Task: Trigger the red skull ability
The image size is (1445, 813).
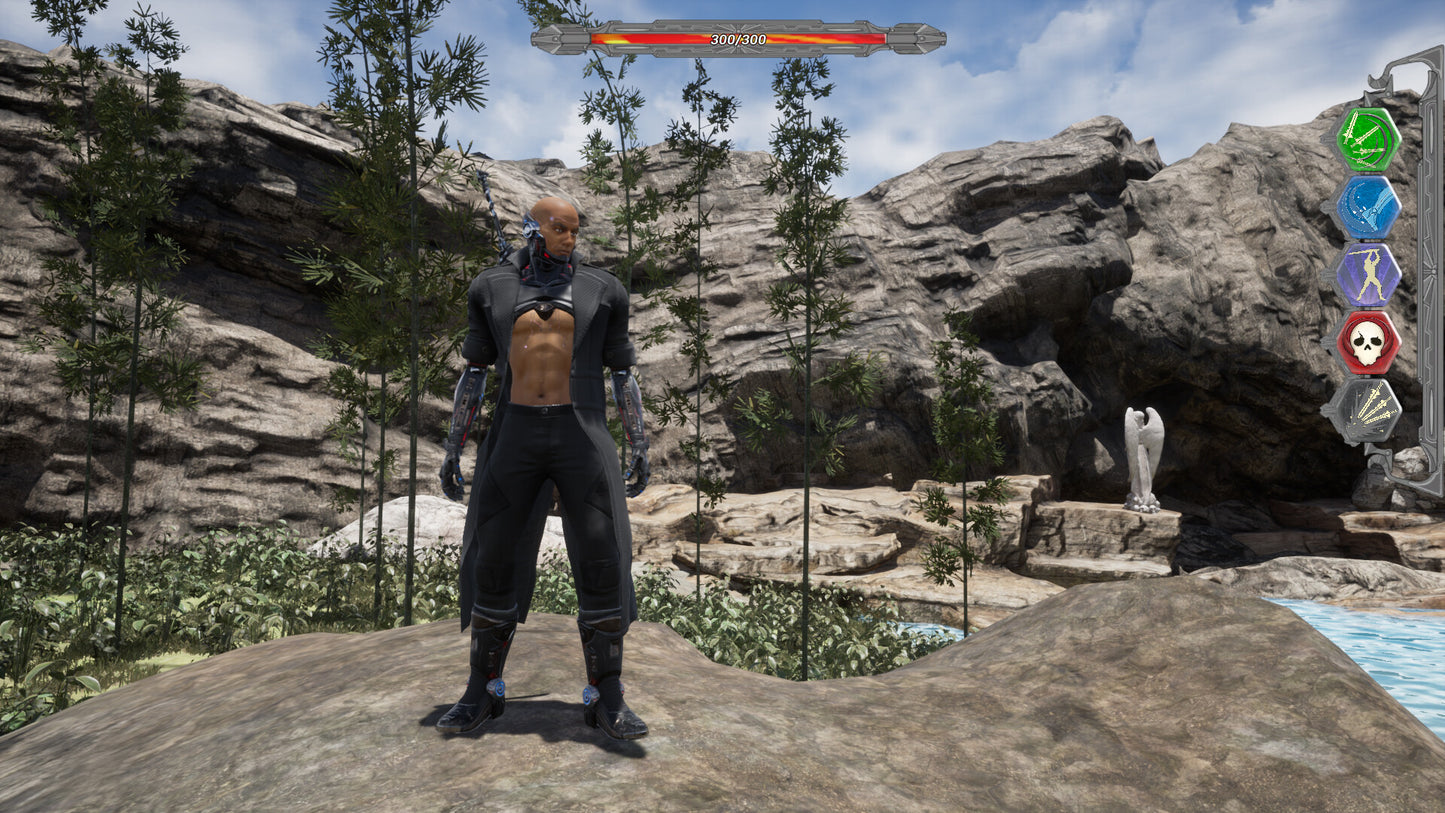Action: [x=1367, y=343]
